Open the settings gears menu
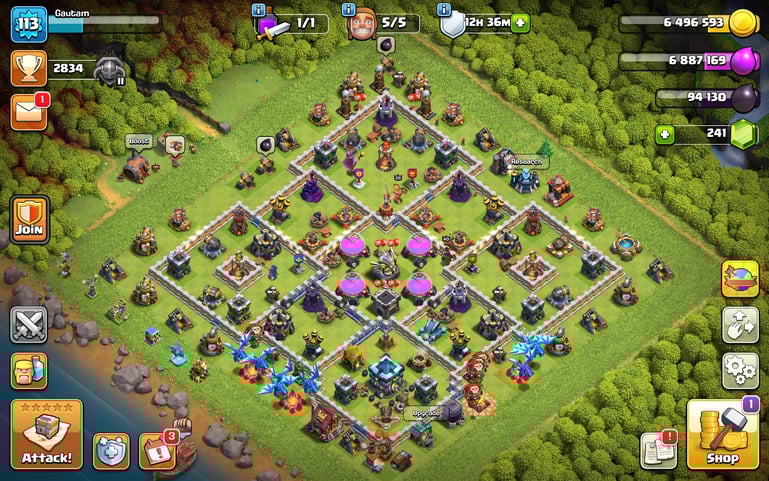This screenshot has width=769, height=481. tap(740, 369)
